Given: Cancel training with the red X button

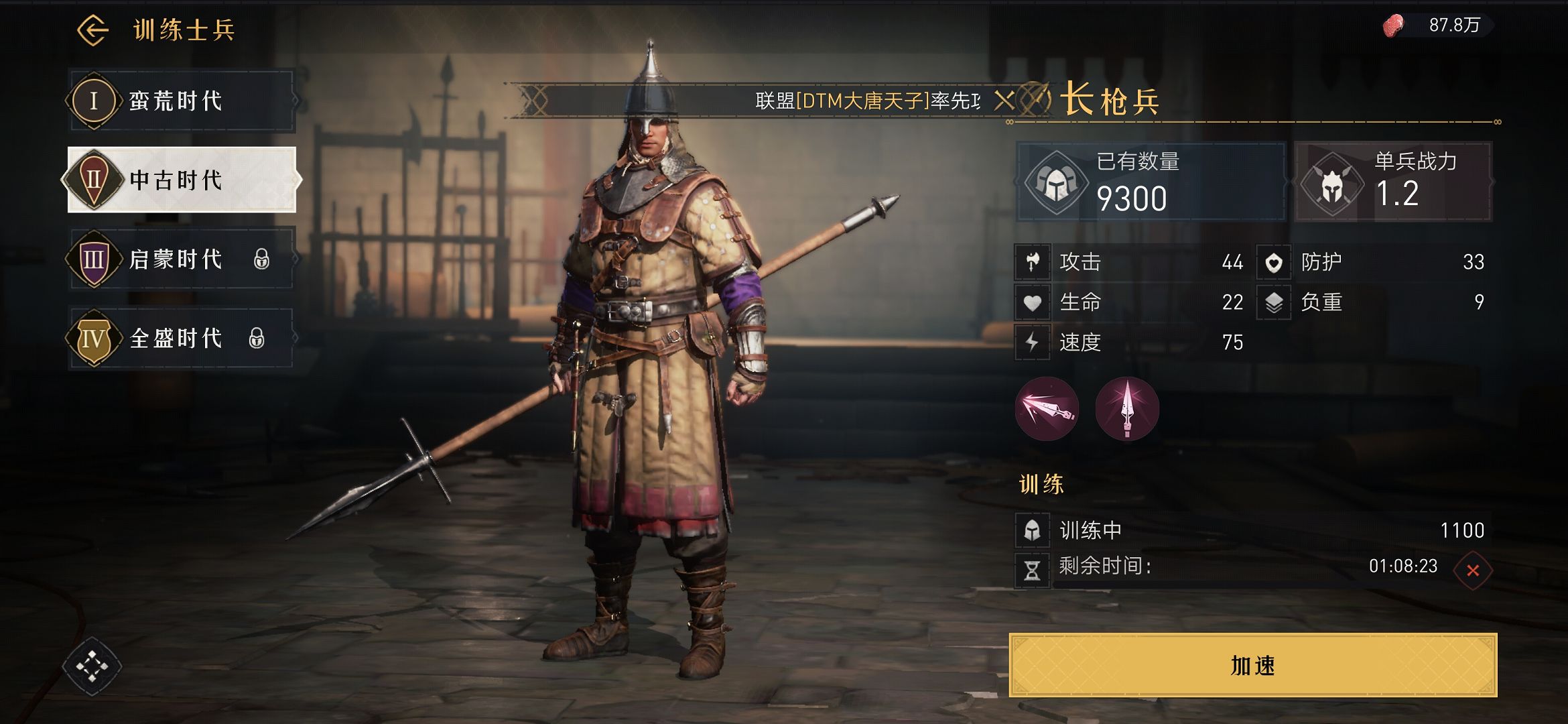Looking at the screenshot, I should coord(1472,570).
